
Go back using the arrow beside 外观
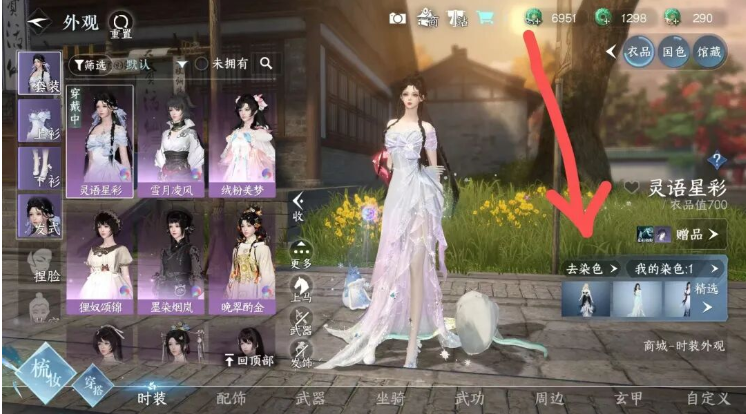click(x=38, y=21)
